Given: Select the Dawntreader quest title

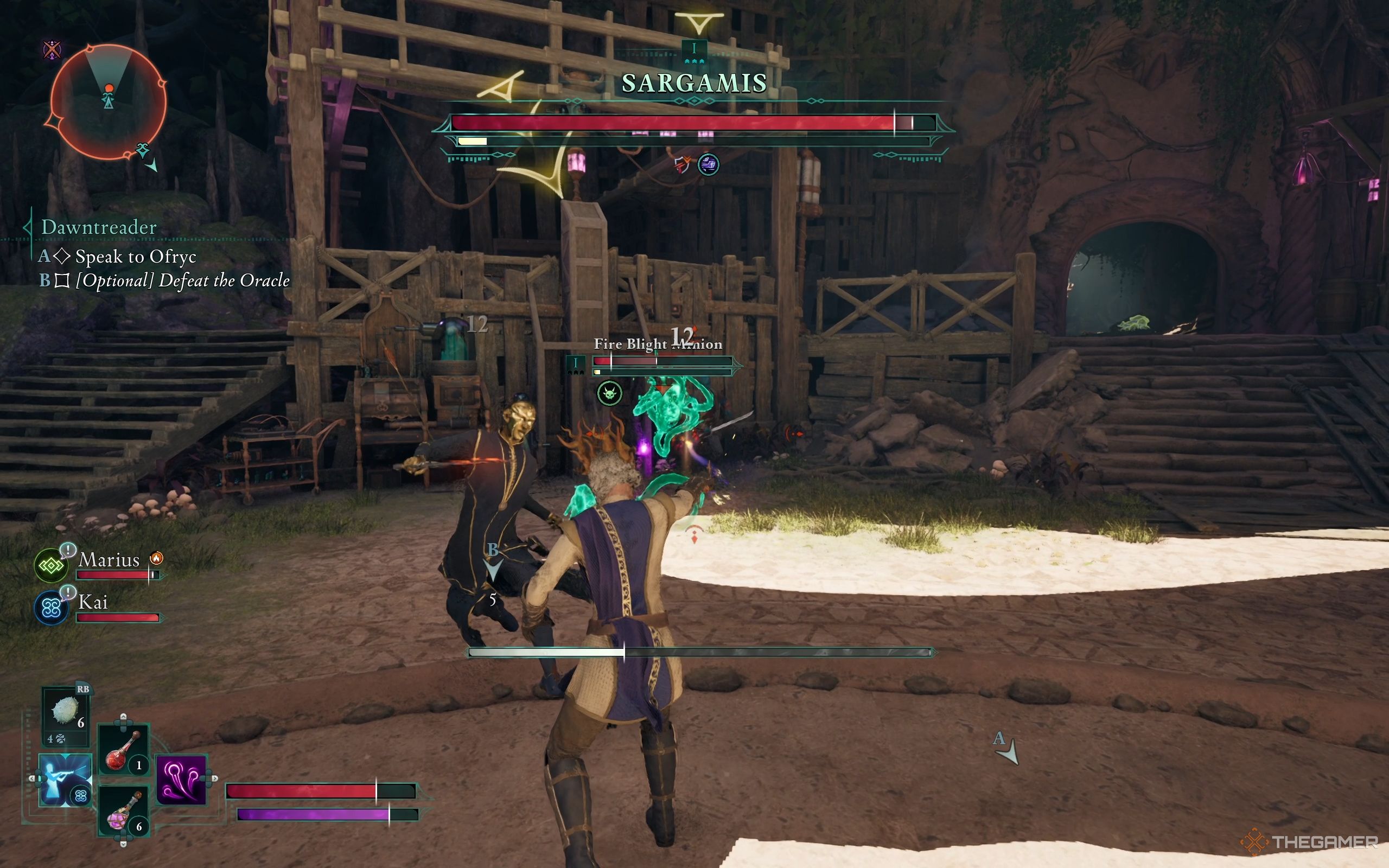Looking at the screenshot, I should pos(99,227).
